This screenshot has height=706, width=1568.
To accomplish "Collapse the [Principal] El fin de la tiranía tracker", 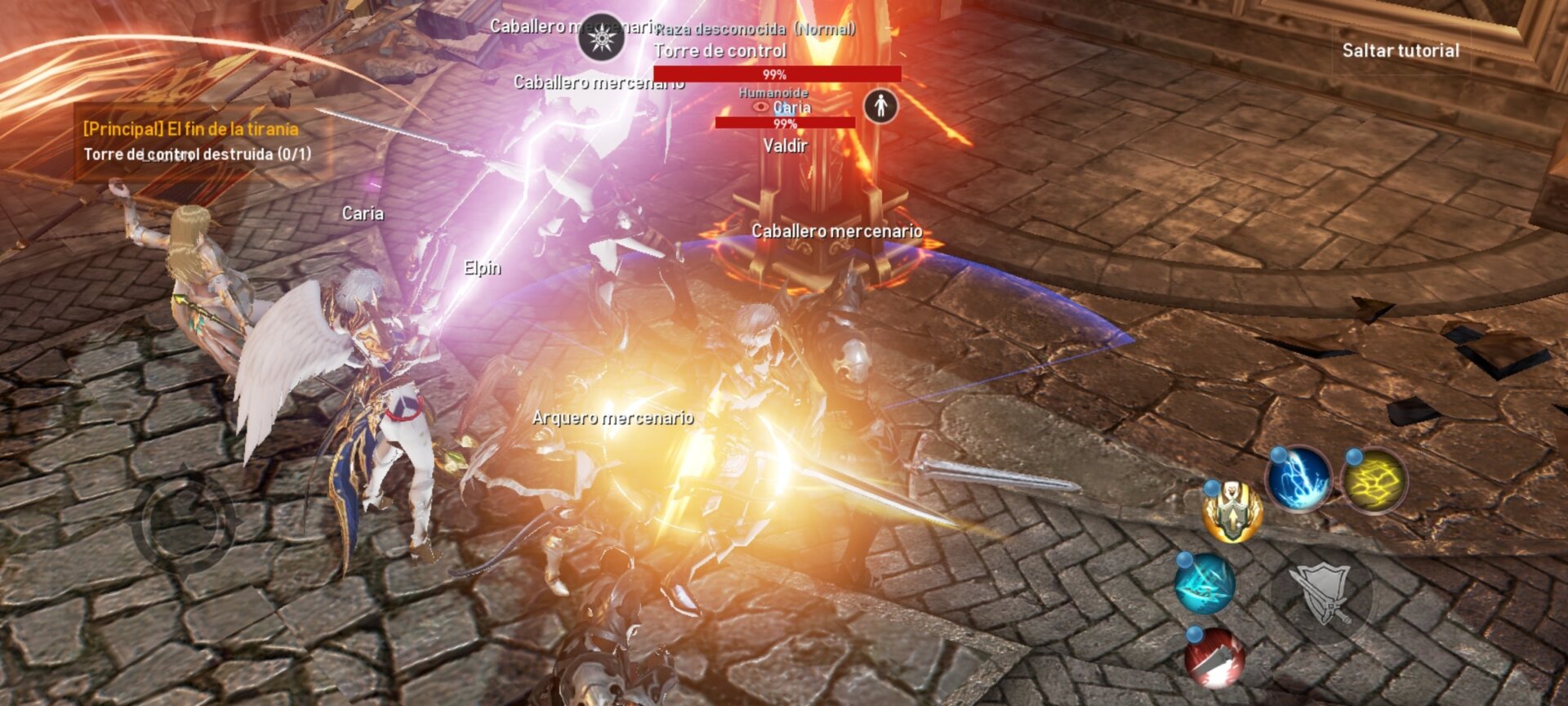I will coord(189,127).
